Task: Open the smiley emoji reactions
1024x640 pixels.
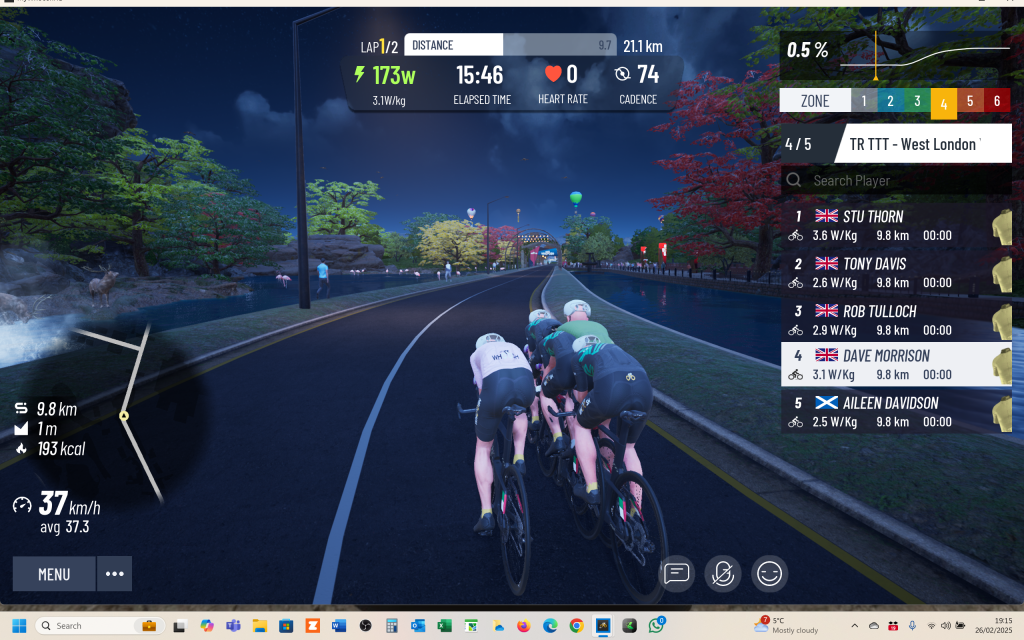Action: point(769,573)
